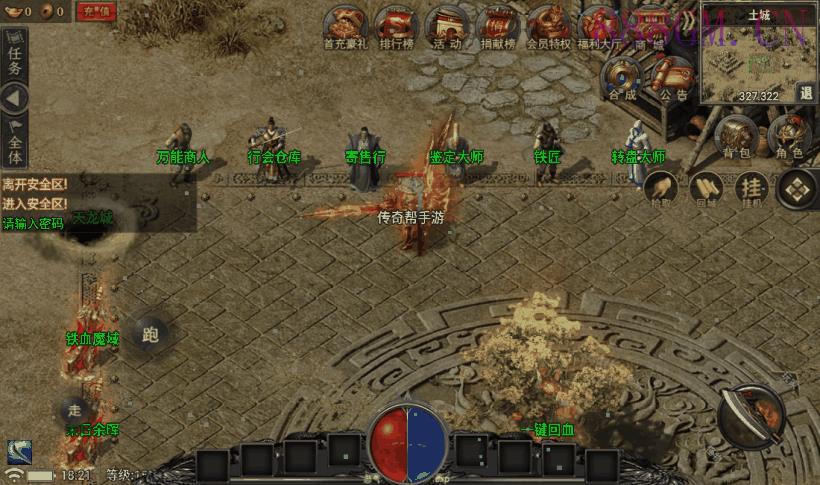Show the 排行榜 leaderboard

point(396,25)
